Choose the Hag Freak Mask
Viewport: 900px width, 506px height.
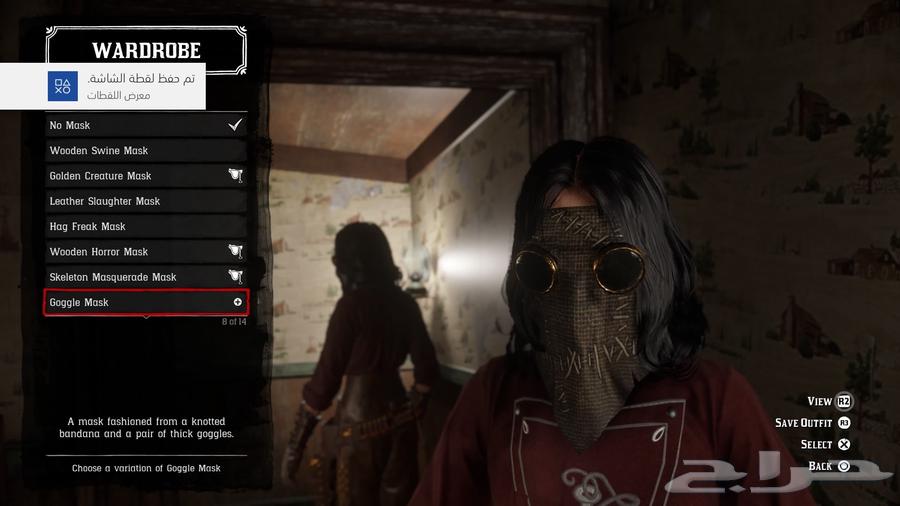click(x=146, y=226)
